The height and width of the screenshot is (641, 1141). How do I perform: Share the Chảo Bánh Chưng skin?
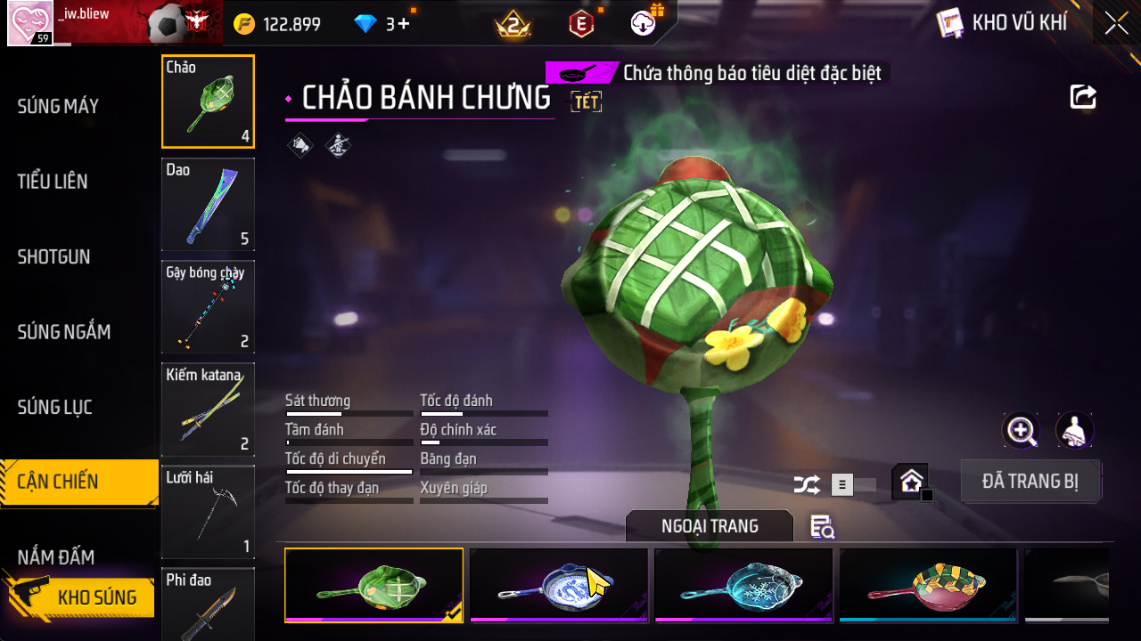(1083, 97)
